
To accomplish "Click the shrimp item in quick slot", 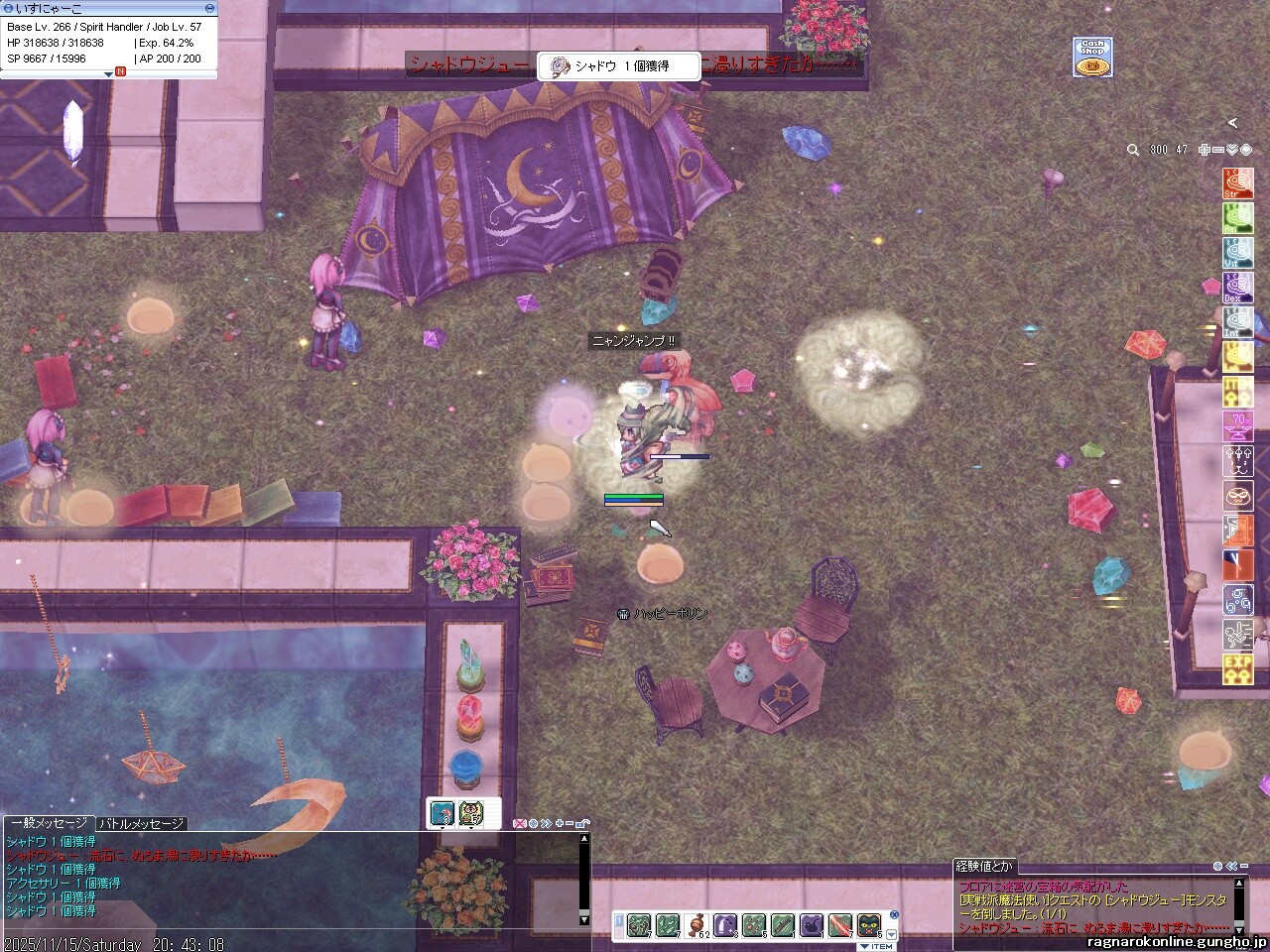I will point(444,813).
